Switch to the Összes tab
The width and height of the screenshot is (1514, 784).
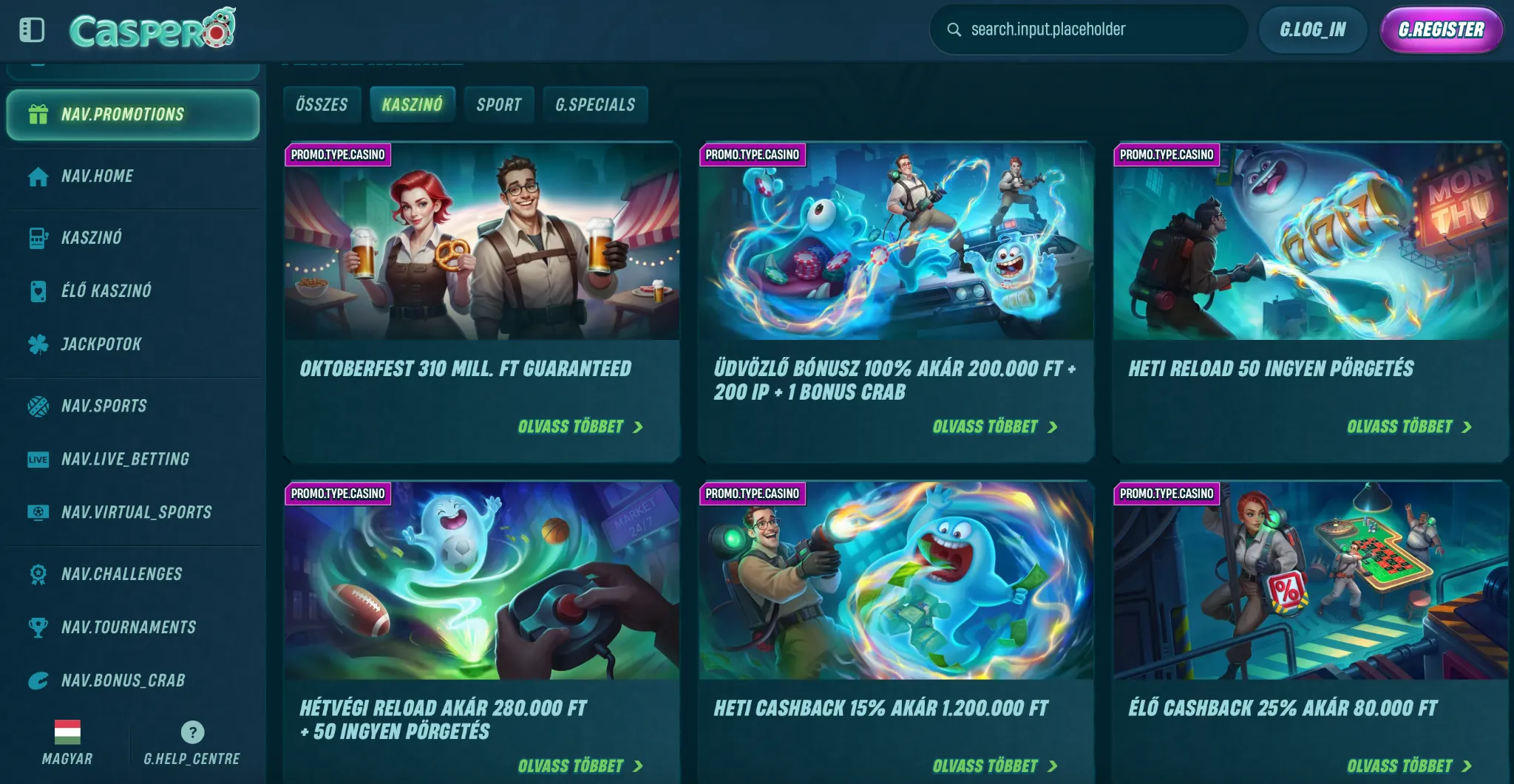[322, 104]
